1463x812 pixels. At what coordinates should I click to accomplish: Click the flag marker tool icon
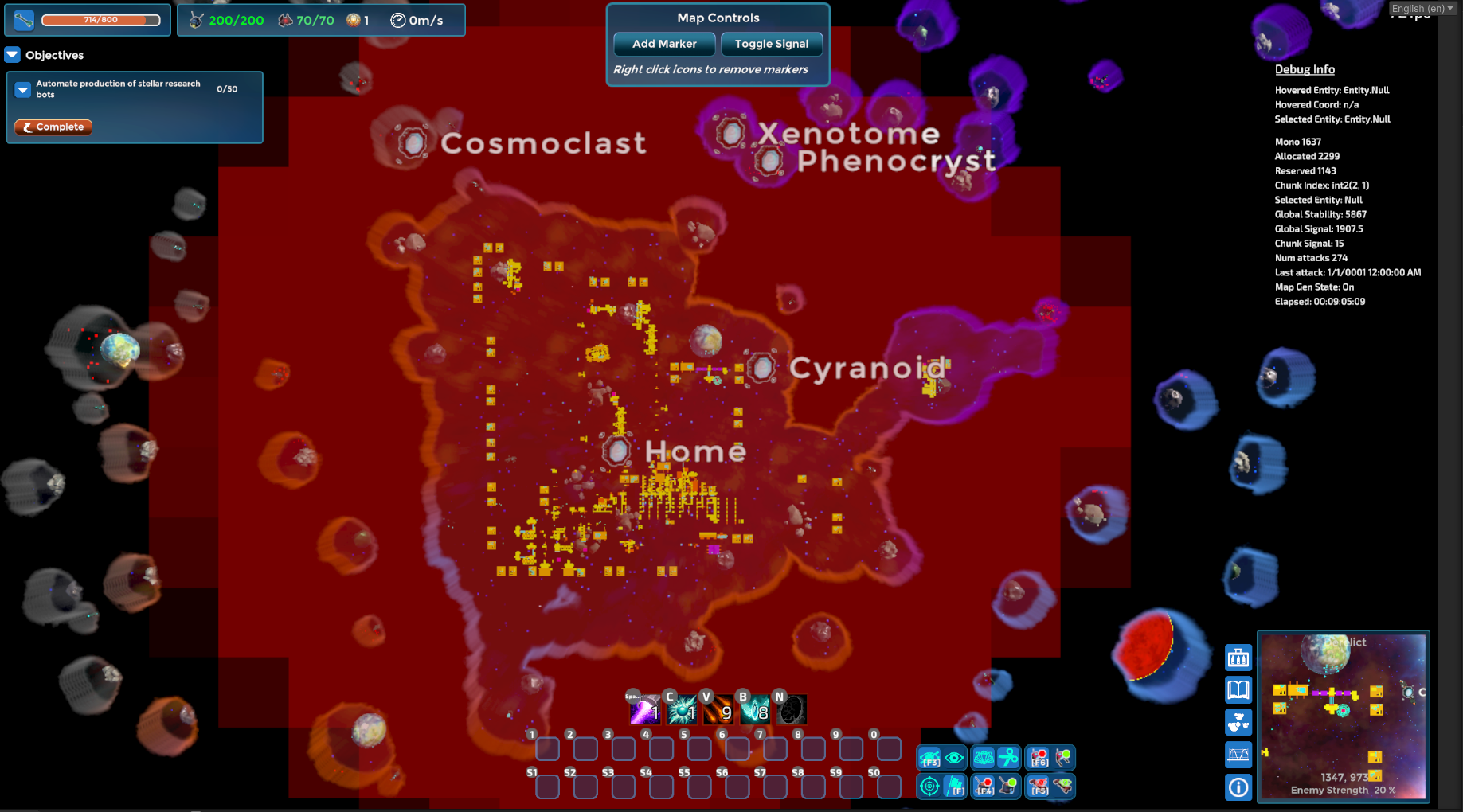954,787
